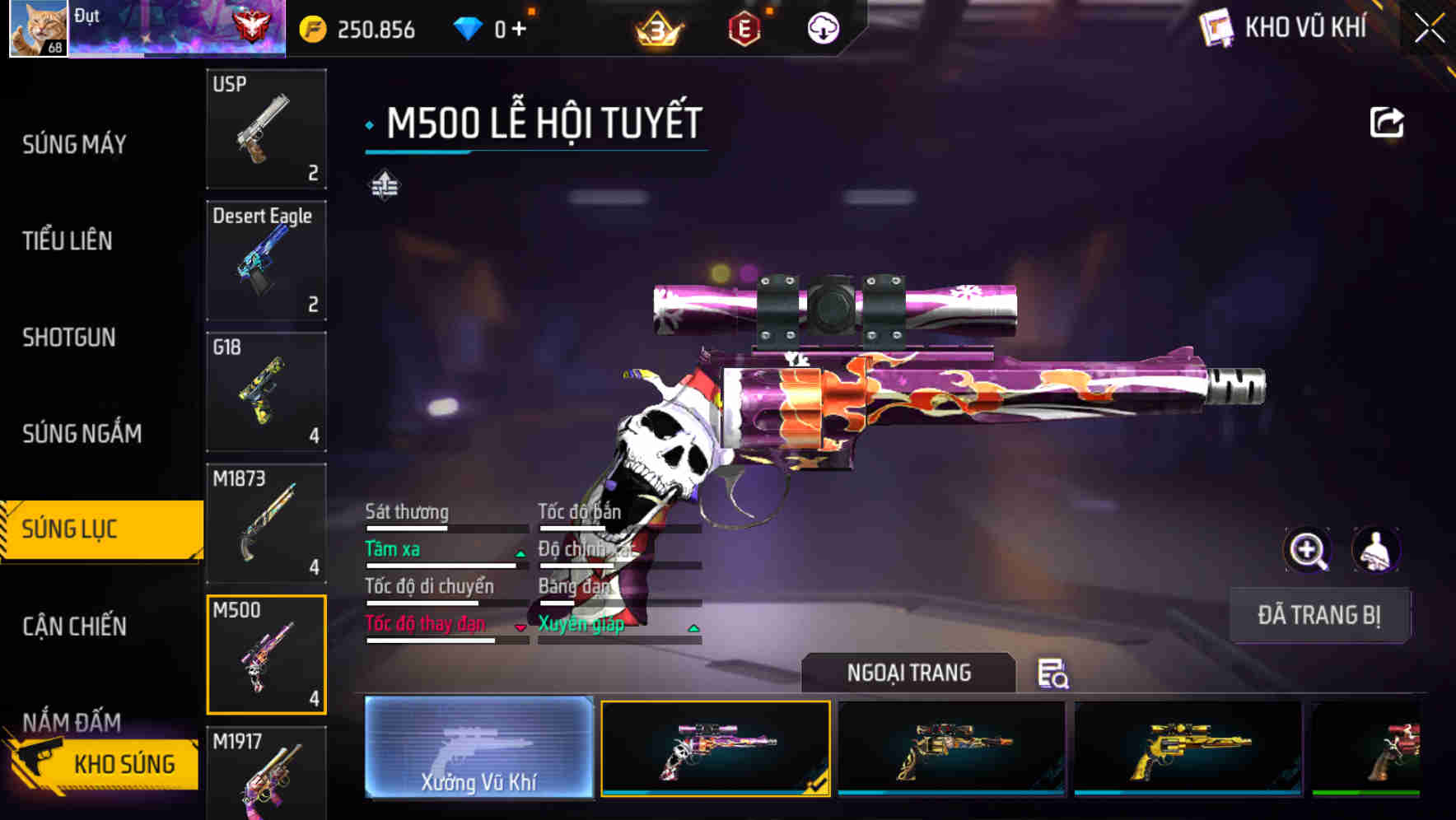
Task: Open the attachment slots icon below weapon title
Action: coord(384,185)
